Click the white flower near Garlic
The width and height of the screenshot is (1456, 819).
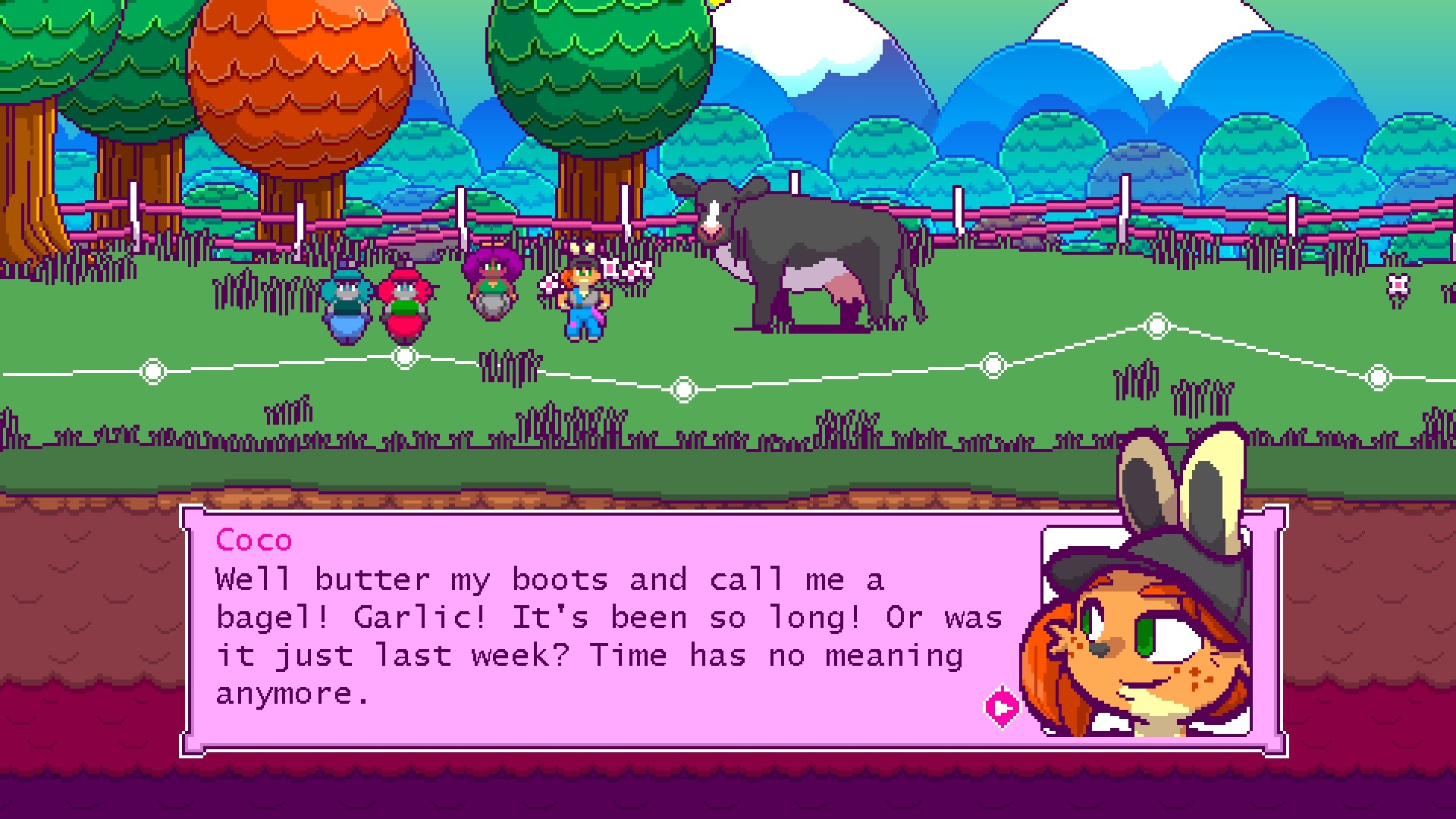550,284
